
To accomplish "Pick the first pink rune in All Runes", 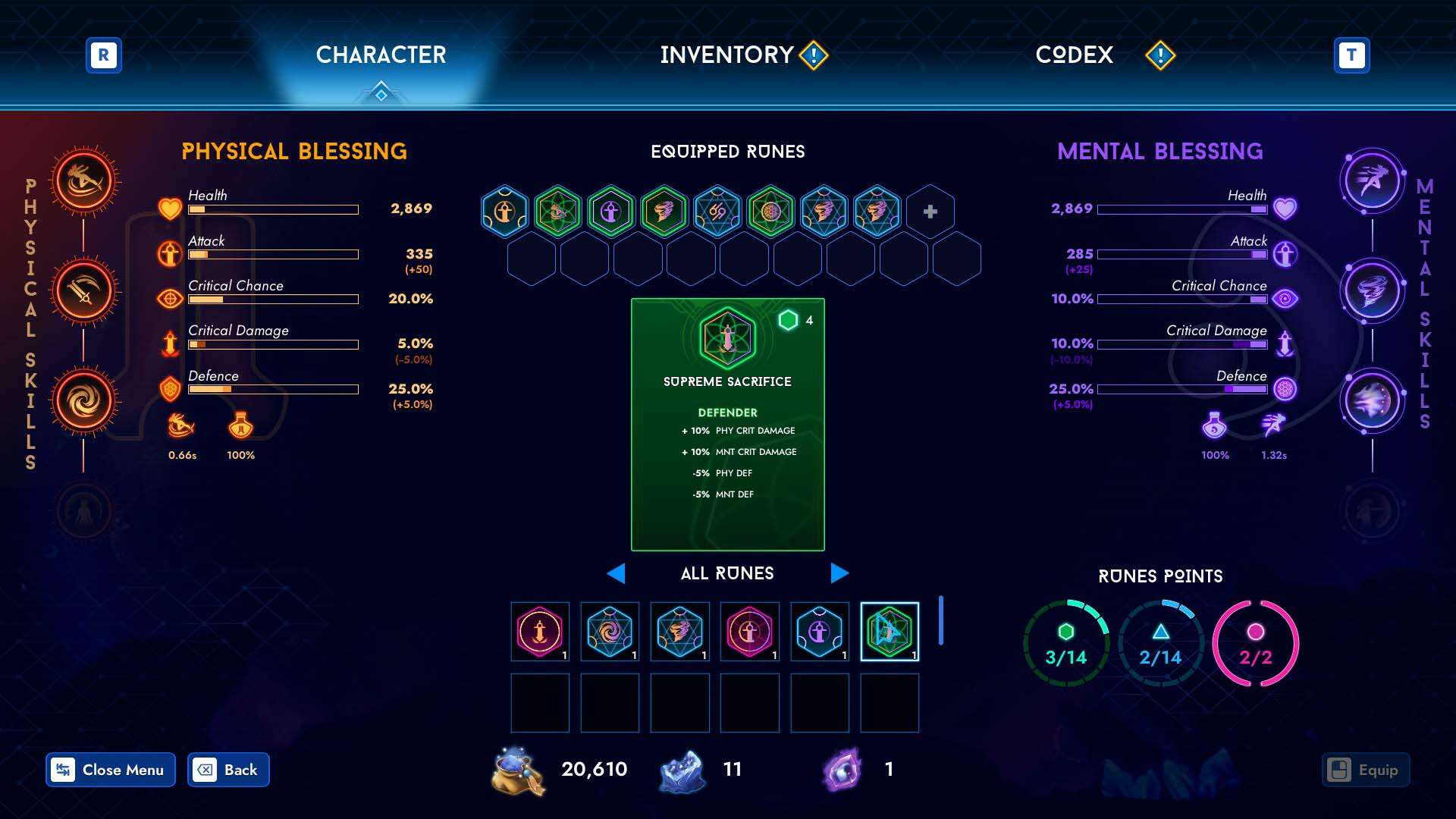I will pos(540,632).
